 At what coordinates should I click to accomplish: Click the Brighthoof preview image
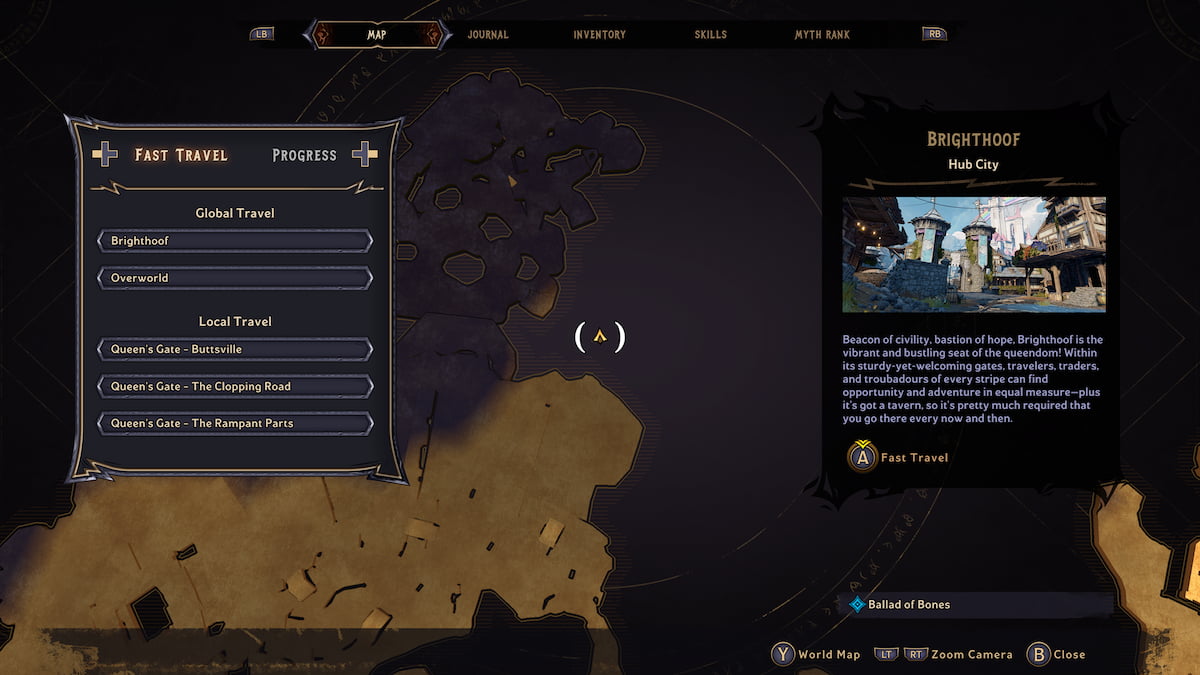click(x=974, y=254)
